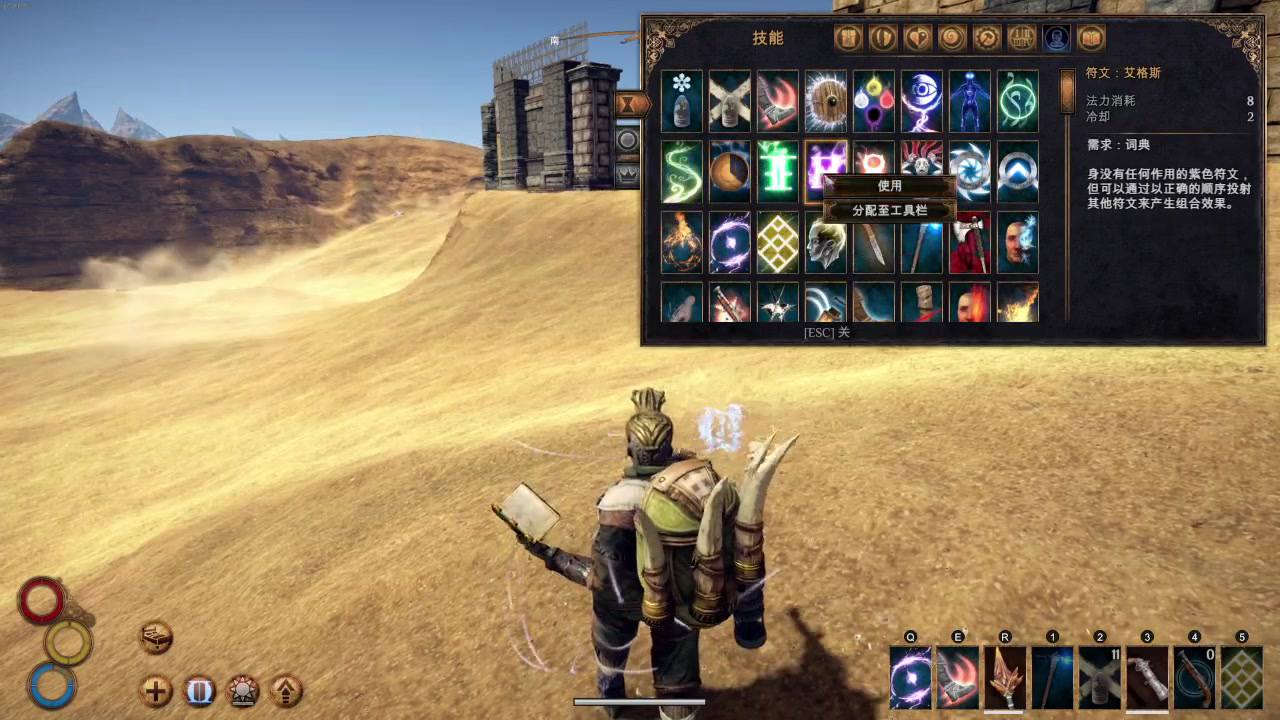Select 分配至工具栏 to assign the skill
Screen dimensions: 1280x720
(889, 211)
